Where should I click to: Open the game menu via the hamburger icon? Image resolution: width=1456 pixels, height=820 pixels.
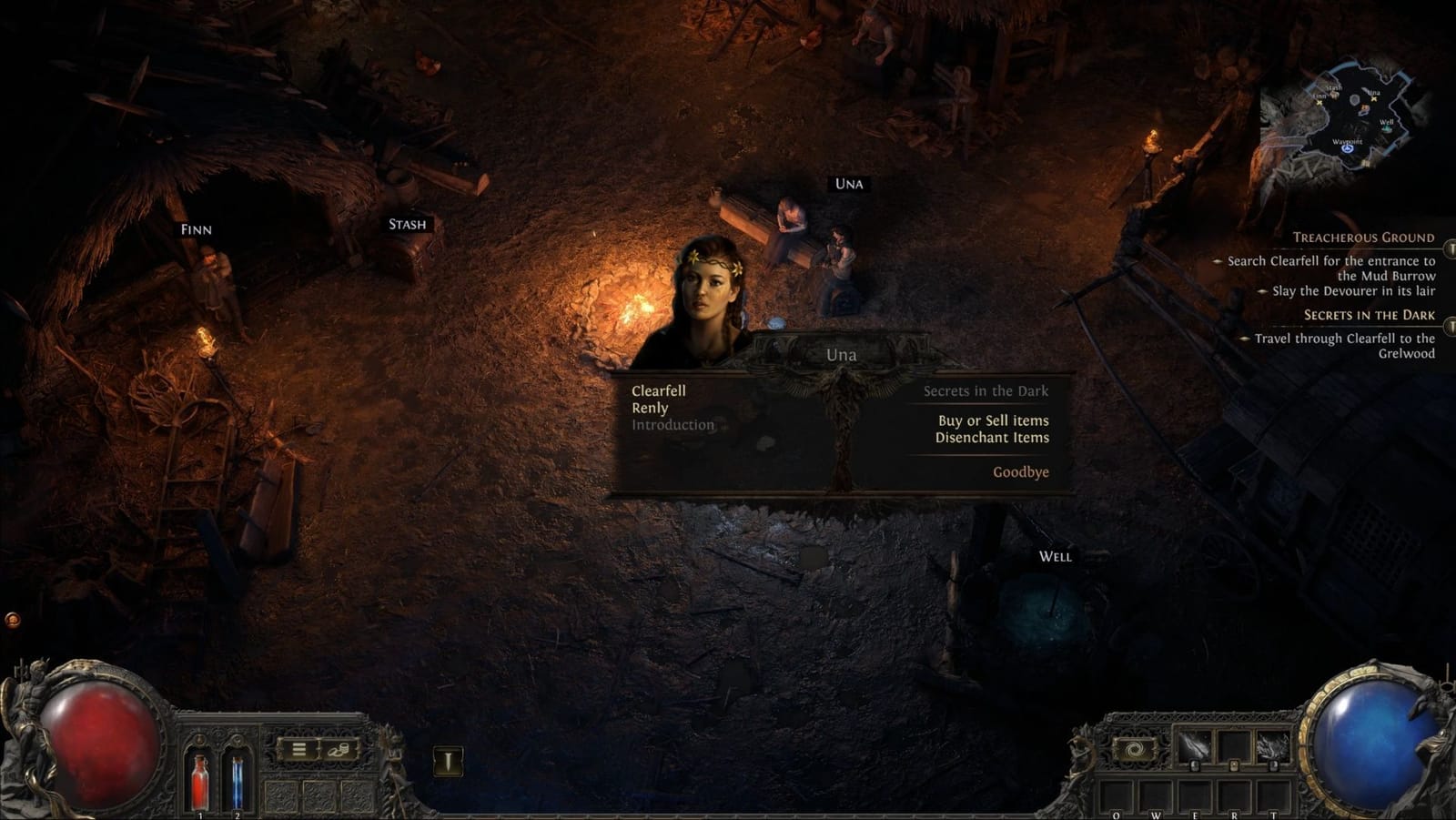(298, 749)
